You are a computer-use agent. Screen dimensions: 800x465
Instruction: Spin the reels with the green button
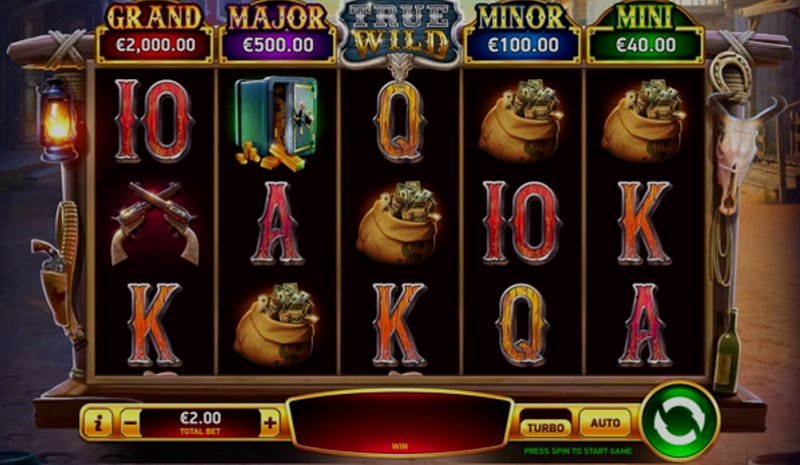point(679,420)
